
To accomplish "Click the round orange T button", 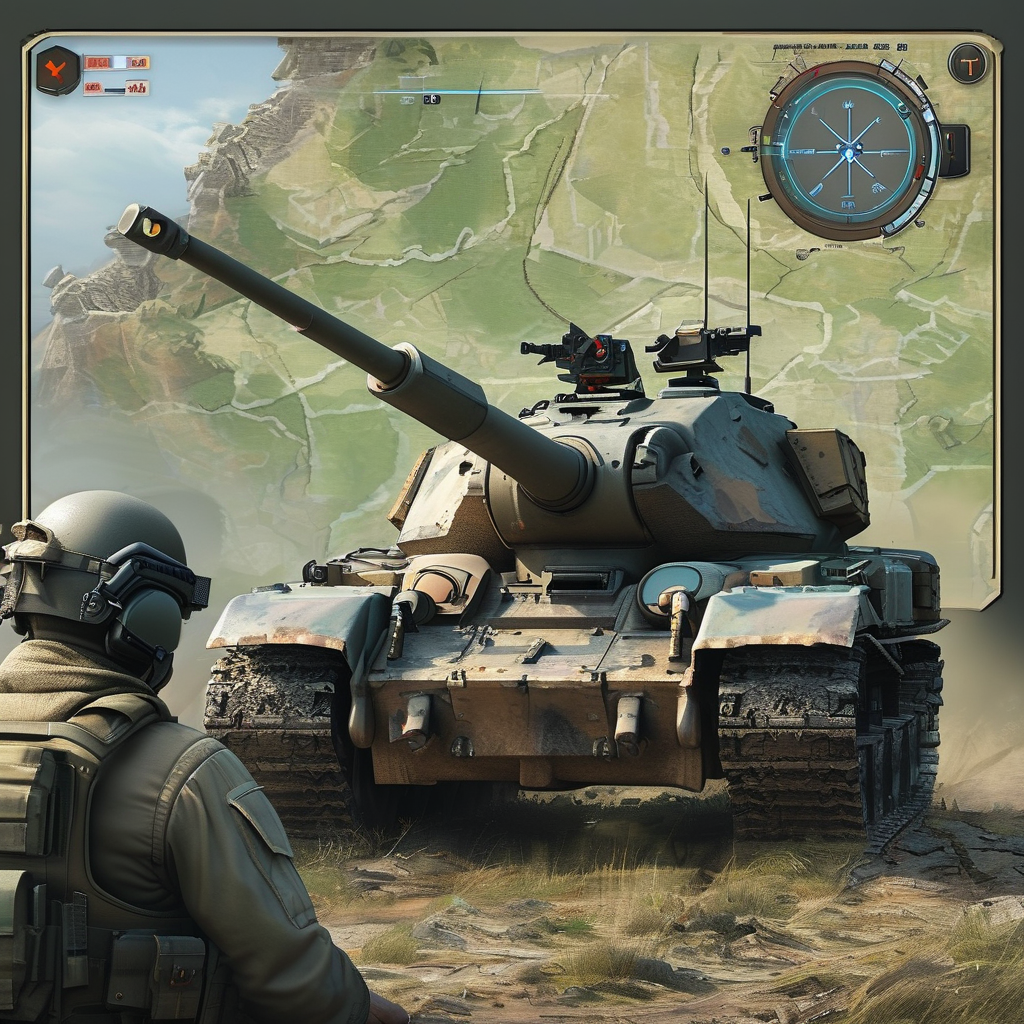I will click(x=967, y=64).
